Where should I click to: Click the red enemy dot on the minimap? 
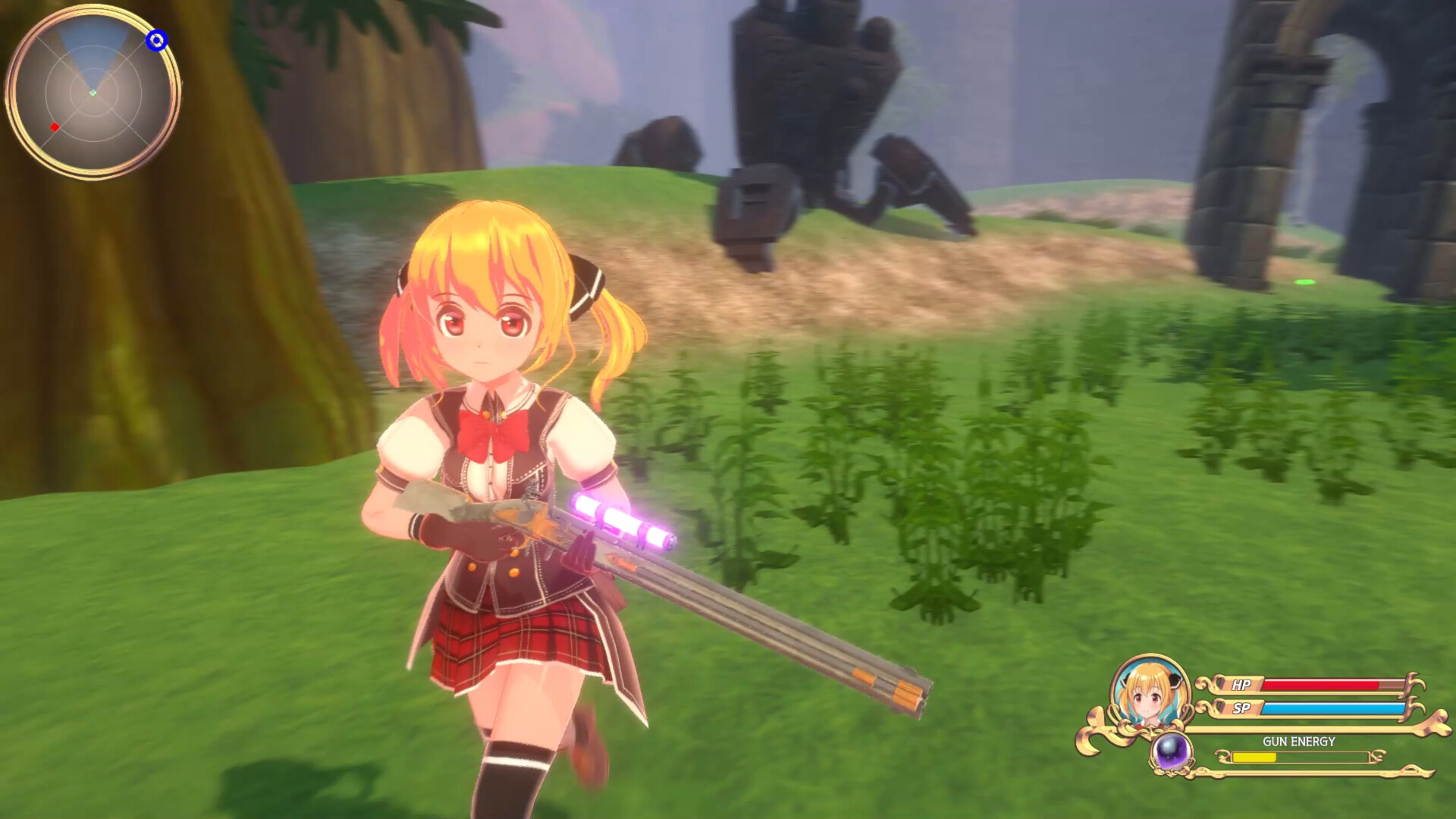[53, 127]
